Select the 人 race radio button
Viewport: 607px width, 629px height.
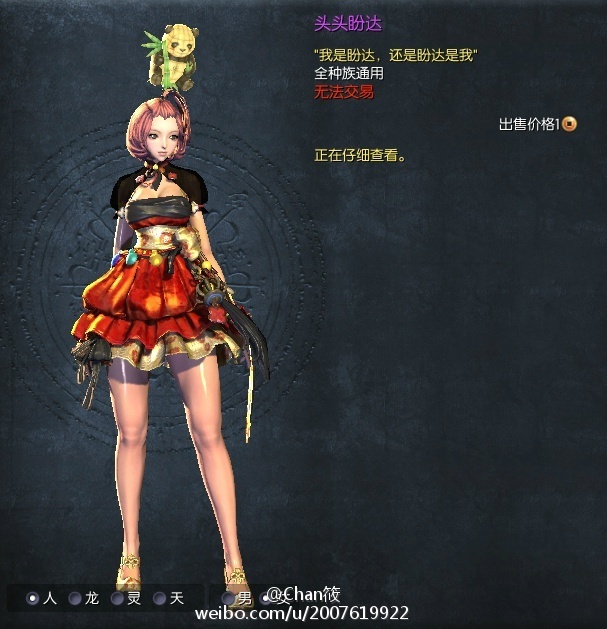click(x=33, y=598)
